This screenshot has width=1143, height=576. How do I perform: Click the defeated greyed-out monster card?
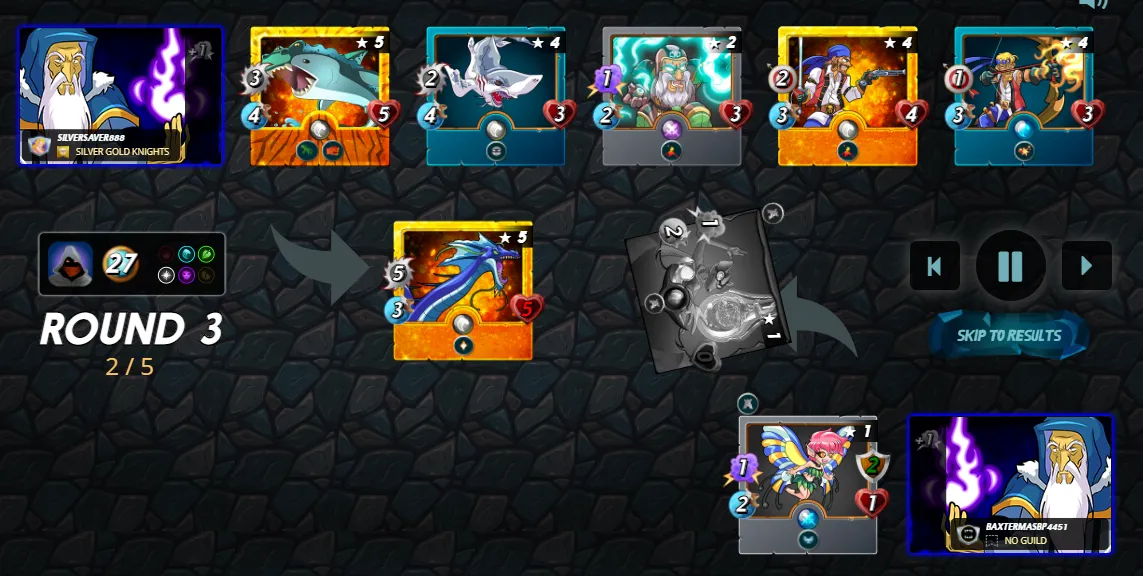click(x=709, y=290)
